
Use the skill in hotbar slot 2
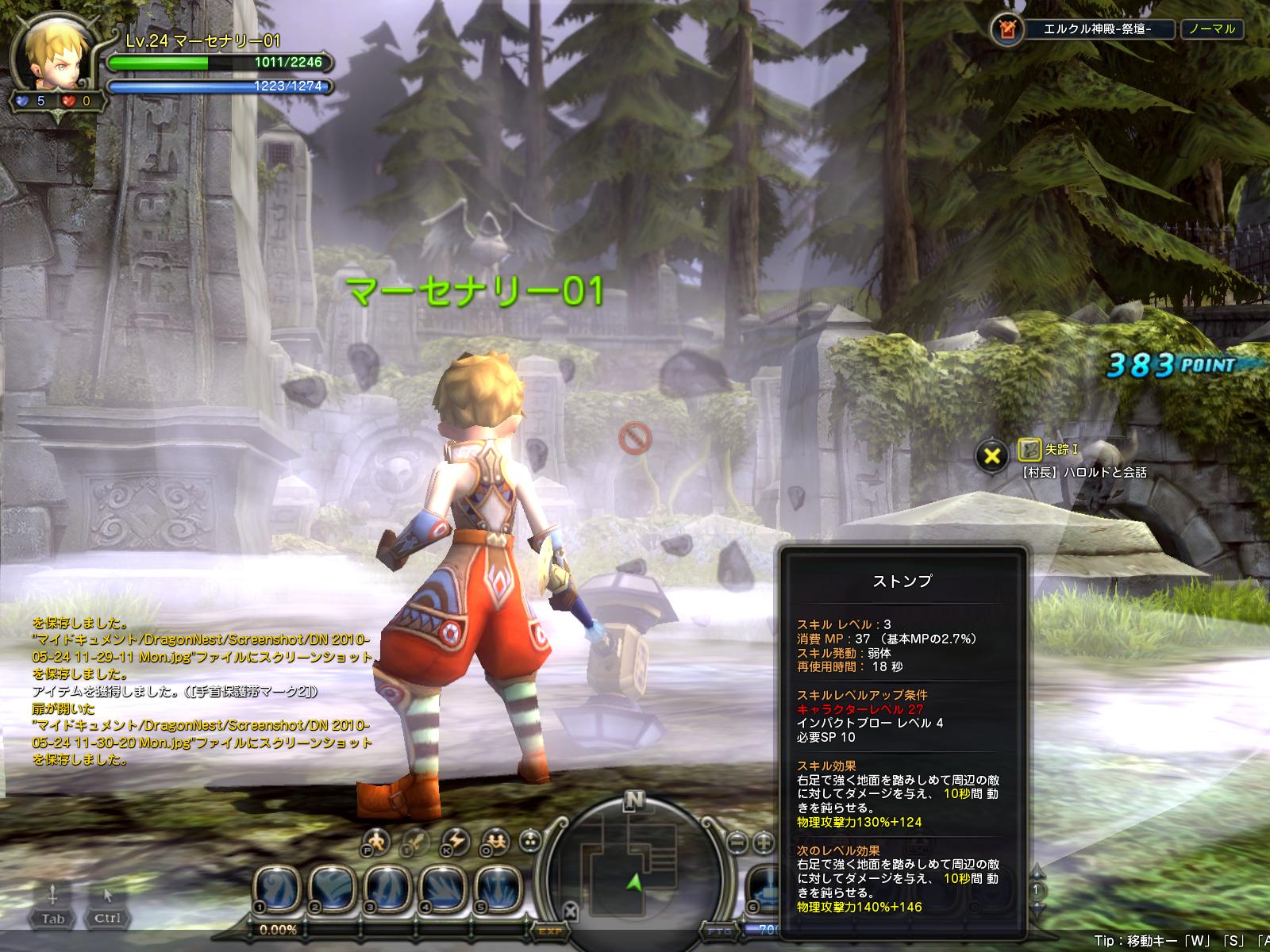point(333,886)
